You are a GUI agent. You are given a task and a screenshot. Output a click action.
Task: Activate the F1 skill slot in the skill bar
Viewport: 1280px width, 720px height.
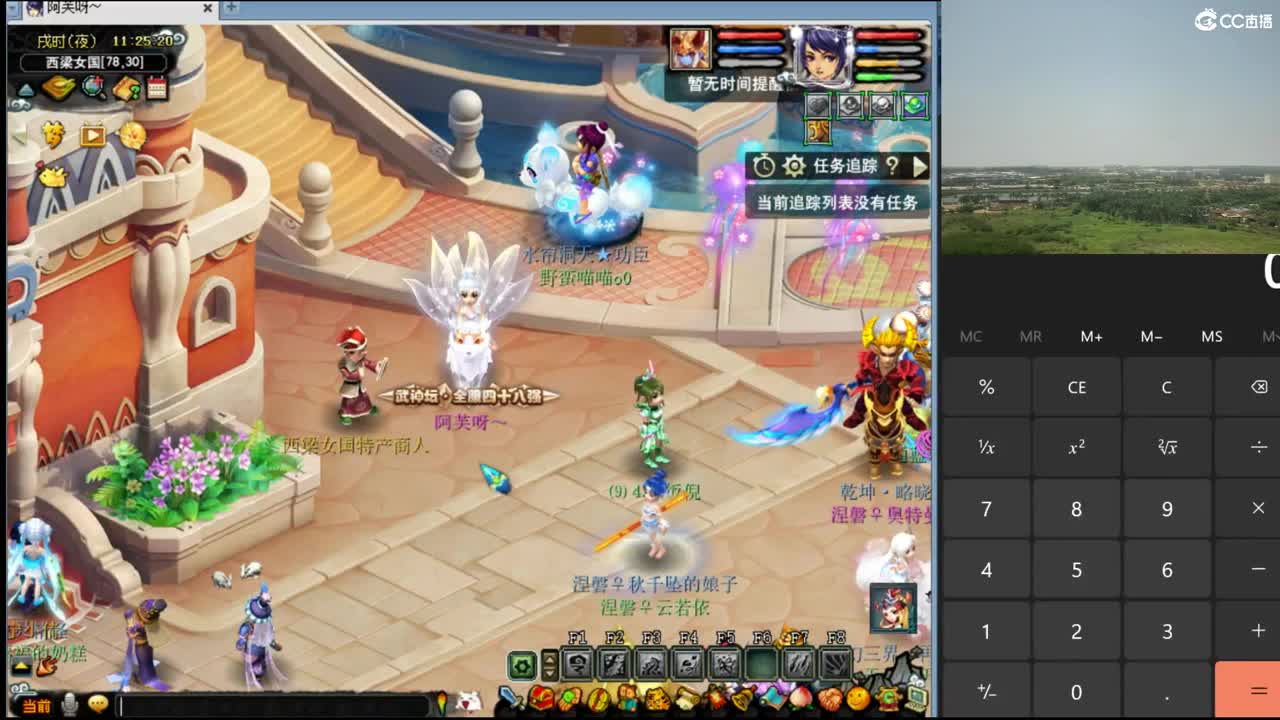coord(577,662)
